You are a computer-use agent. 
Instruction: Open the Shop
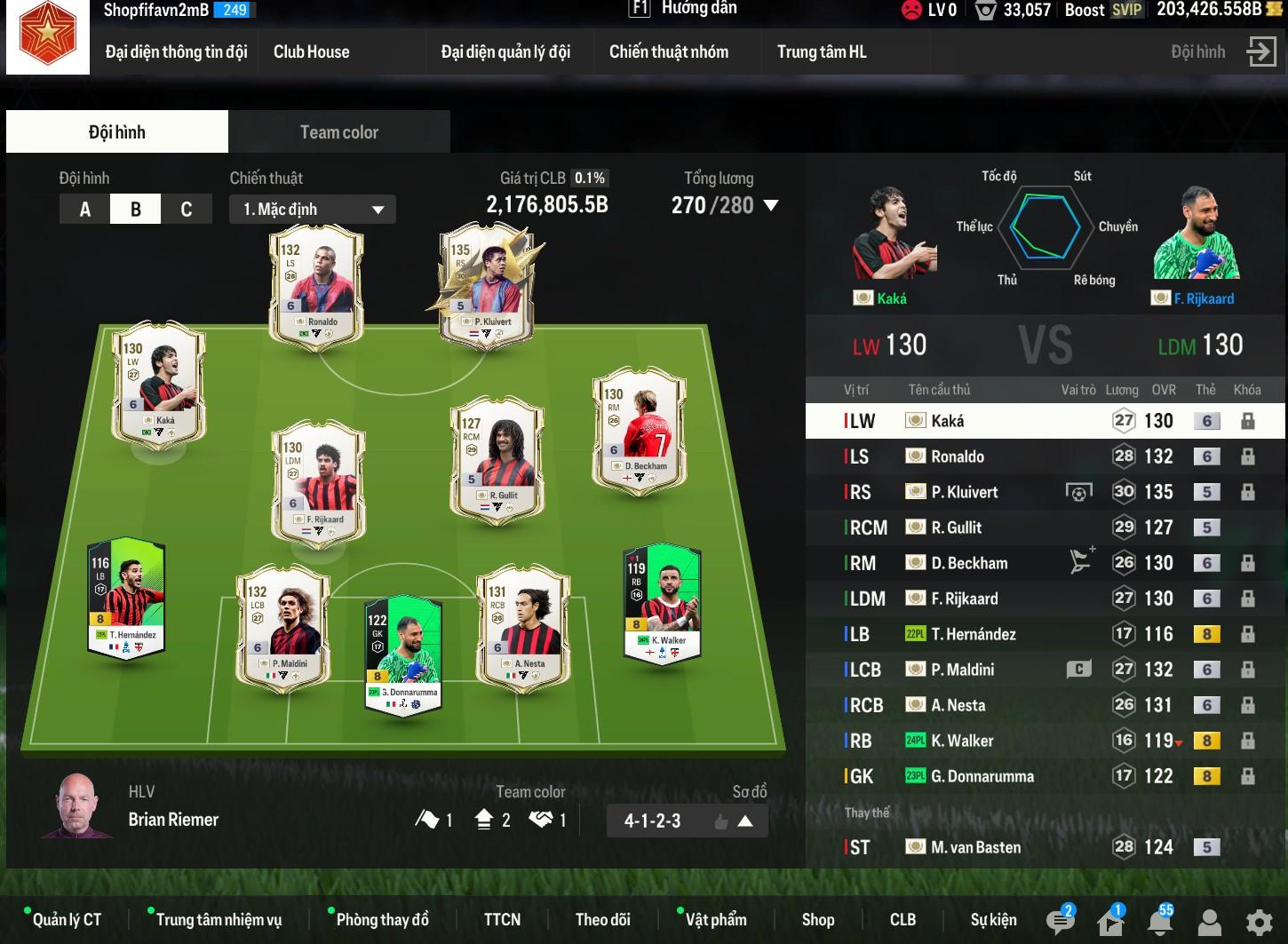(817, 920)
